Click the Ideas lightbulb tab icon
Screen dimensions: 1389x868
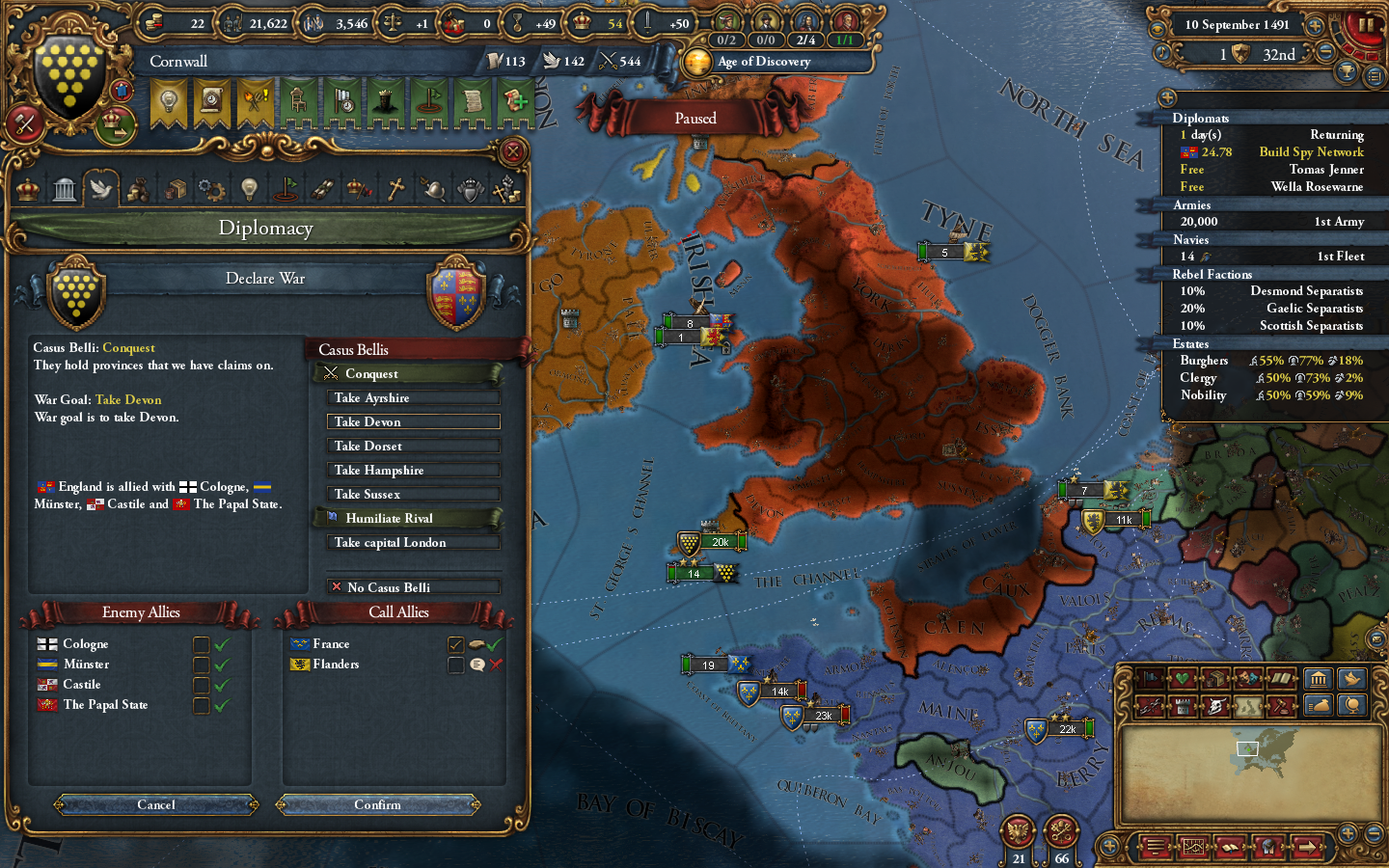coord(249,189)
